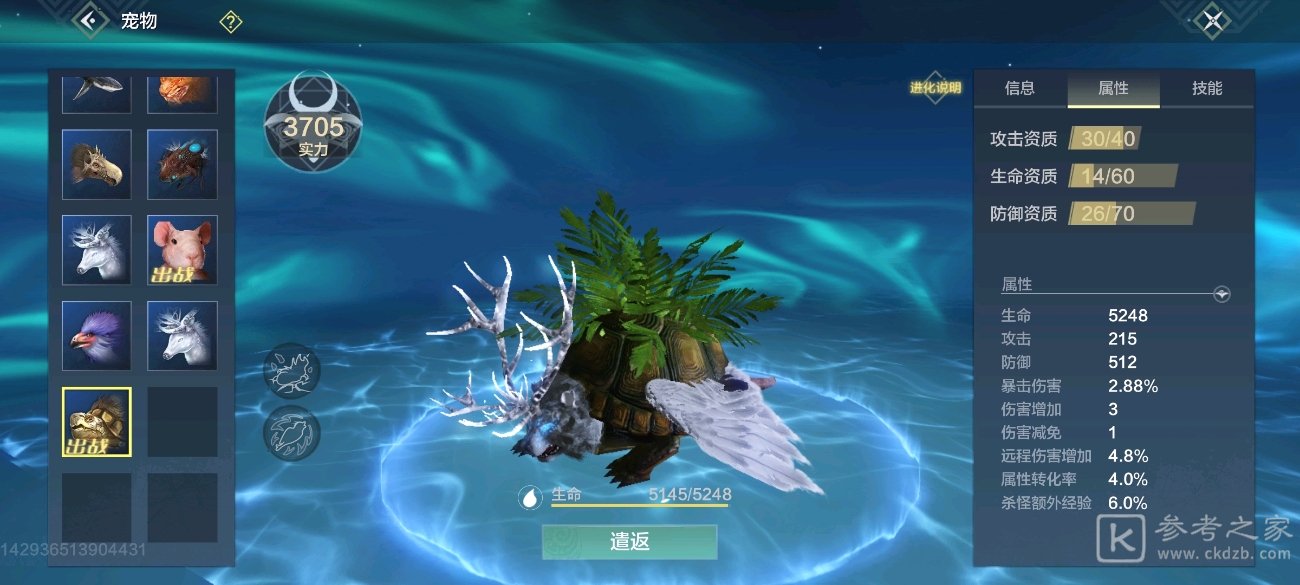Select the pink mouse pet
The width and height of the screenshot is (1300, 585).
point(182,250)
